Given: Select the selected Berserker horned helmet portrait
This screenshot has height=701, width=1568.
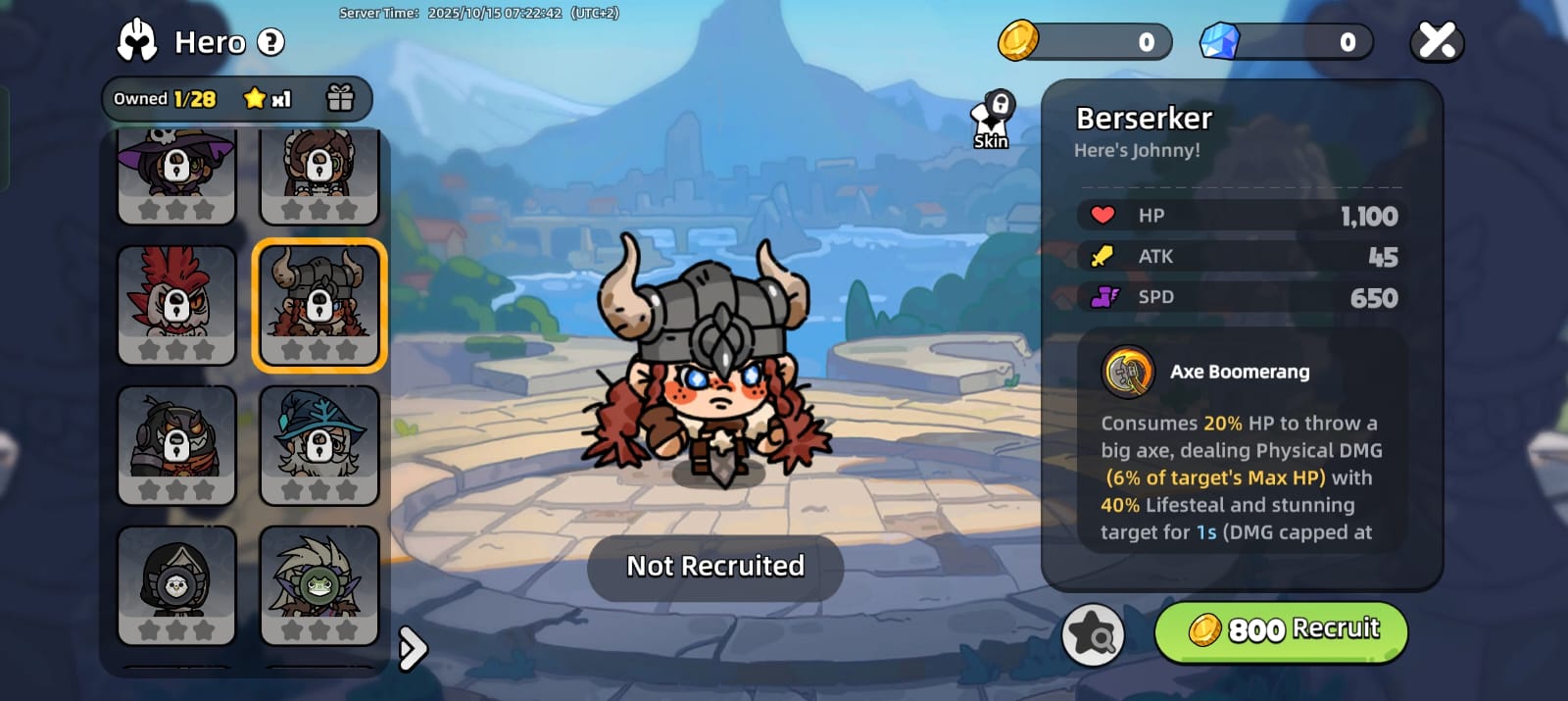Looking at the screenshot, I should coord(319,305).
